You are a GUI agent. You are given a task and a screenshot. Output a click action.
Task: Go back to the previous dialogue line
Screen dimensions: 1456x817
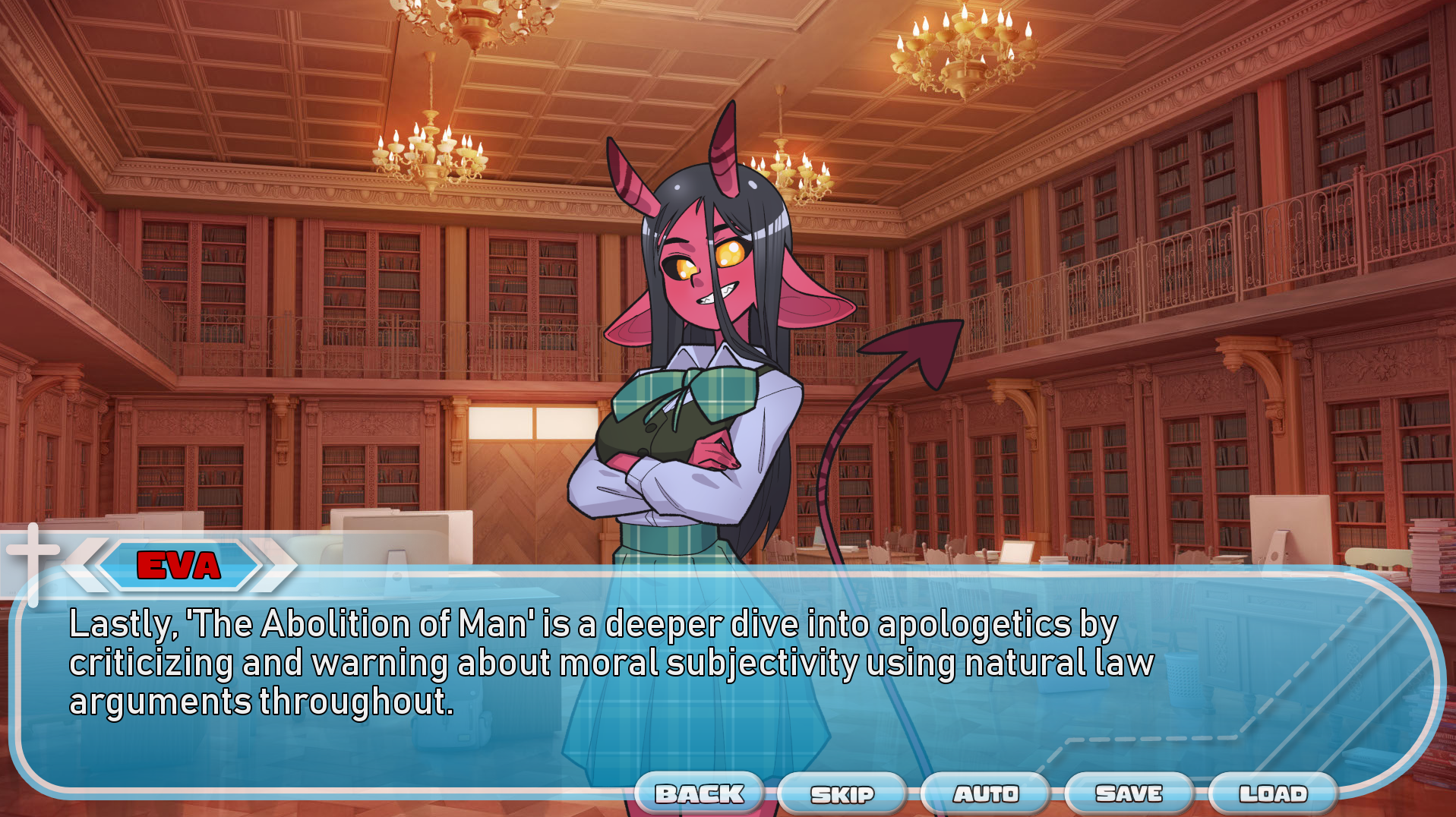(x=700, y=793)
